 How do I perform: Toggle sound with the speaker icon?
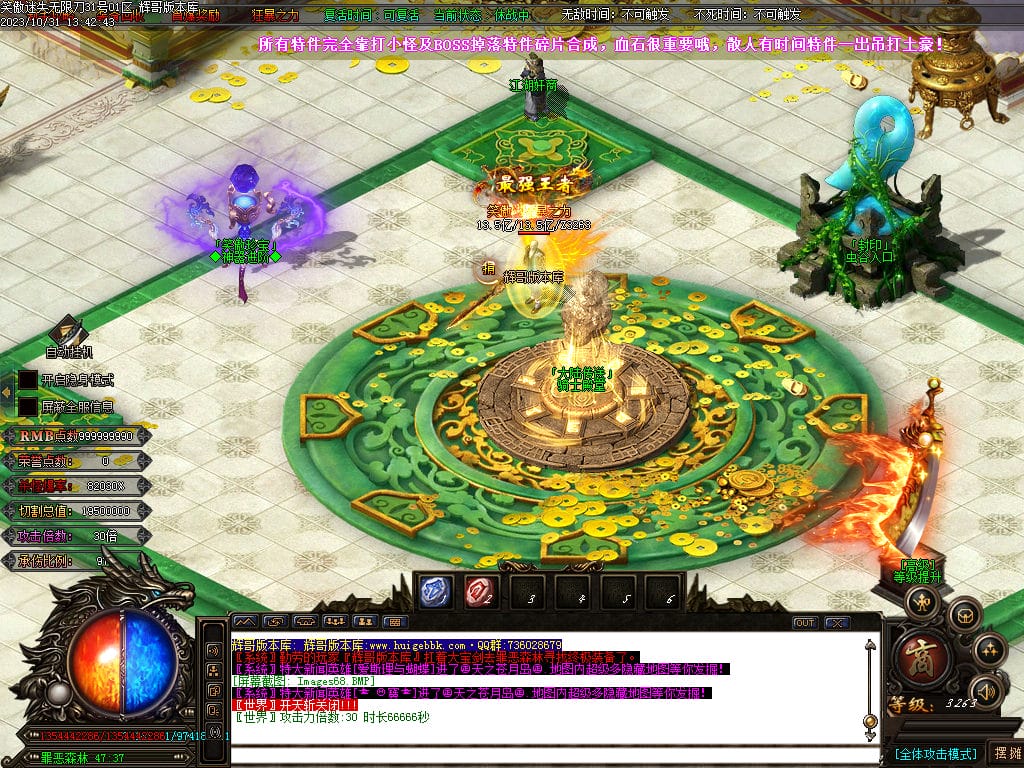[x=987, y=690]
